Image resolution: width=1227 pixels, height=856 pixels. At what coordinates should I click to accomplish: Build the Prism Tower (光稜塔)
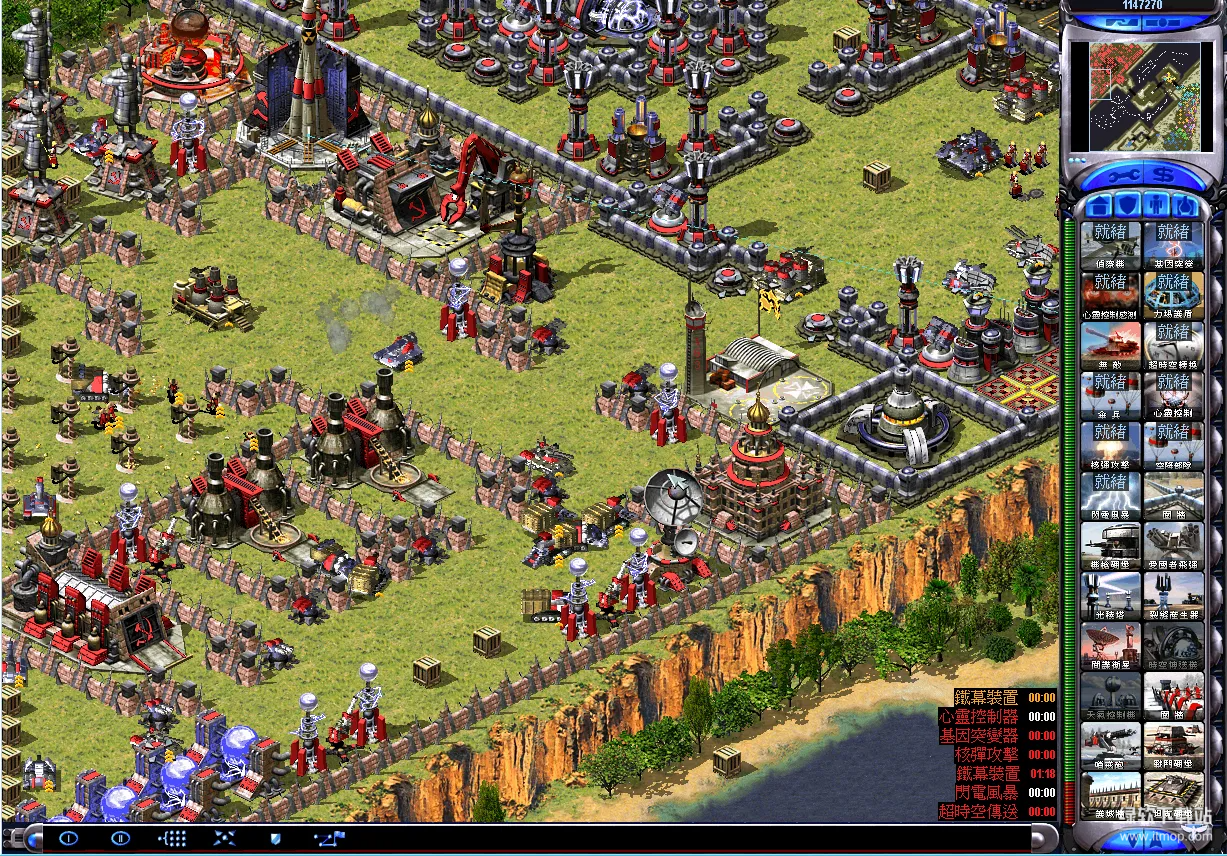coord(1110,596)
